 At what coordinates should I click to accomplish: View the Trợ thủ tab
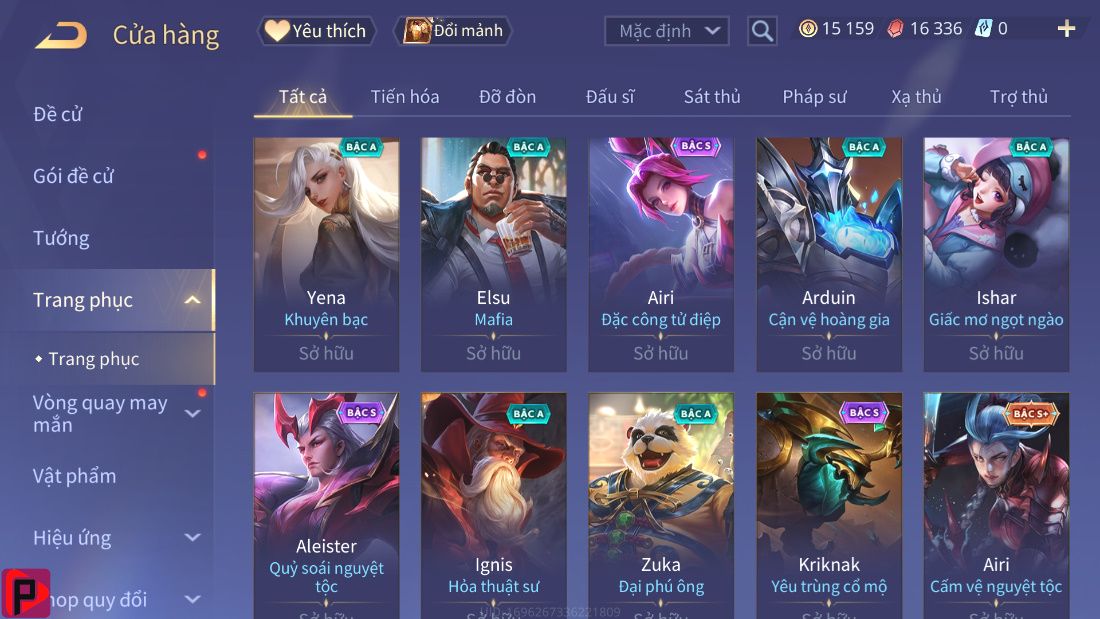click(1018, 97)
